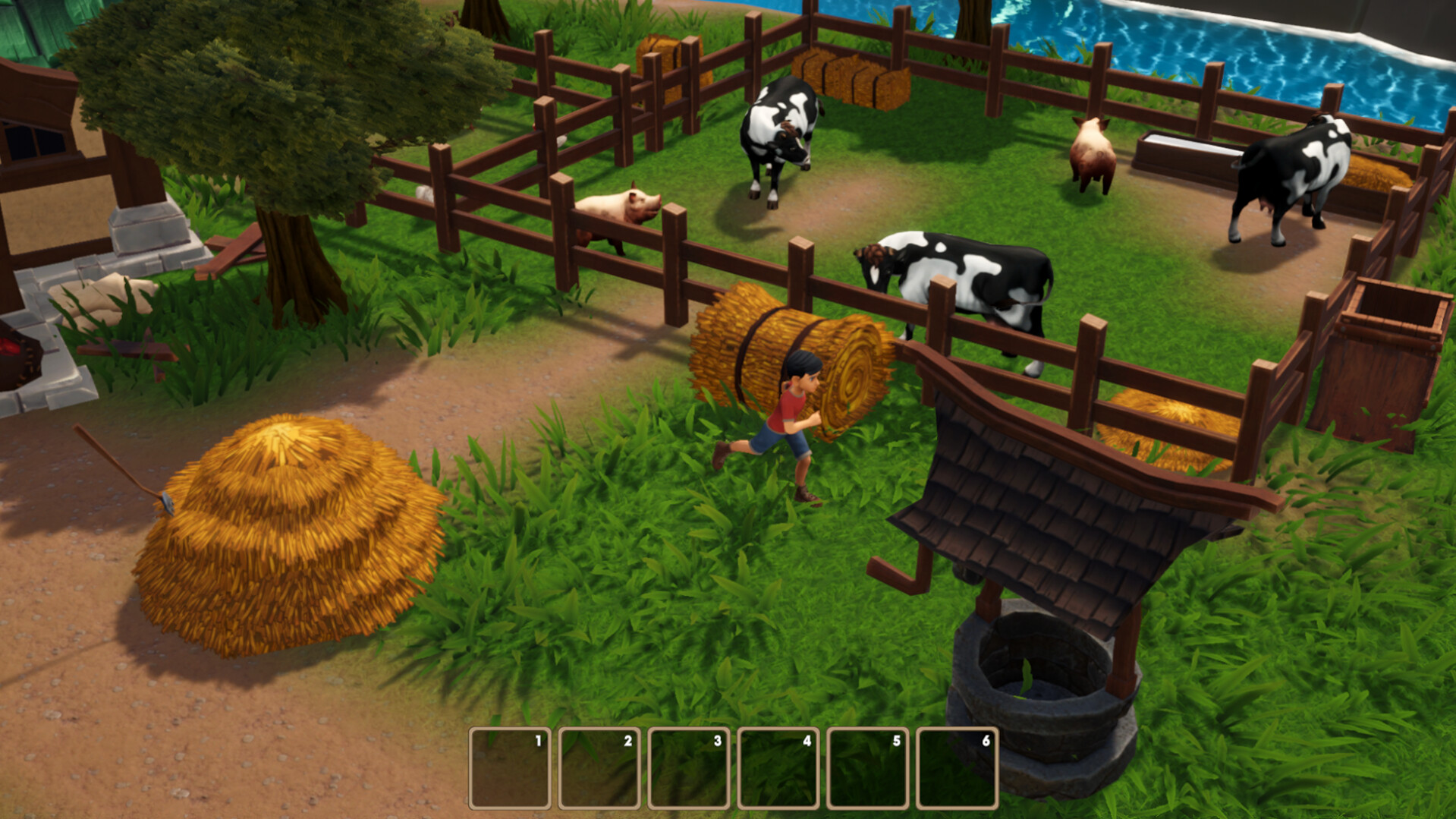The width and height of the screenshot is (1456, 819).
Task: Select hotbar slot 2
Action: click(x=599, y=768)
